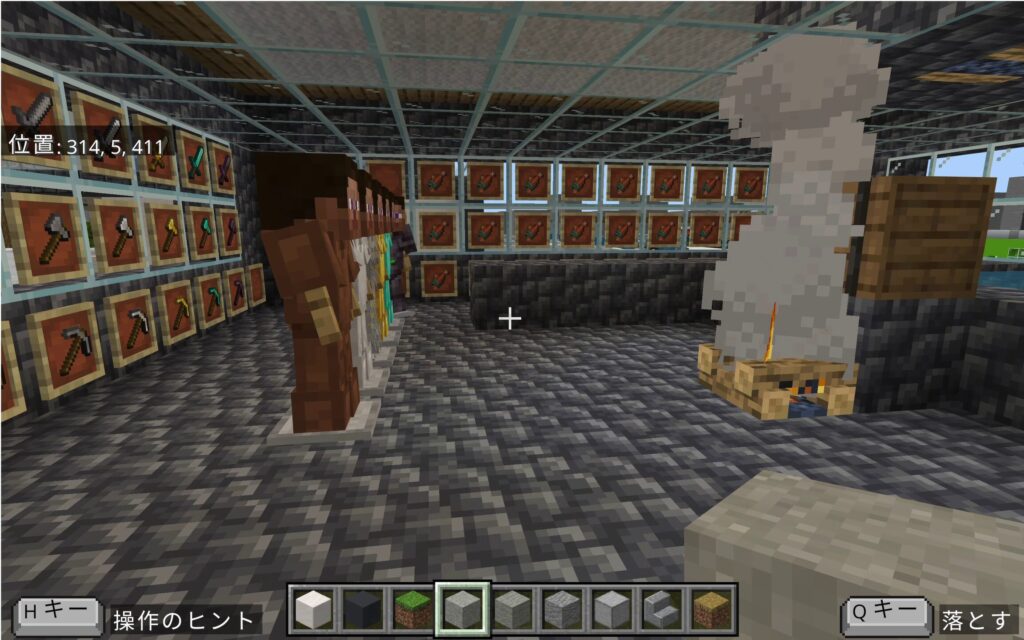Click the highlighted stone block slot

tap(462, 609)
